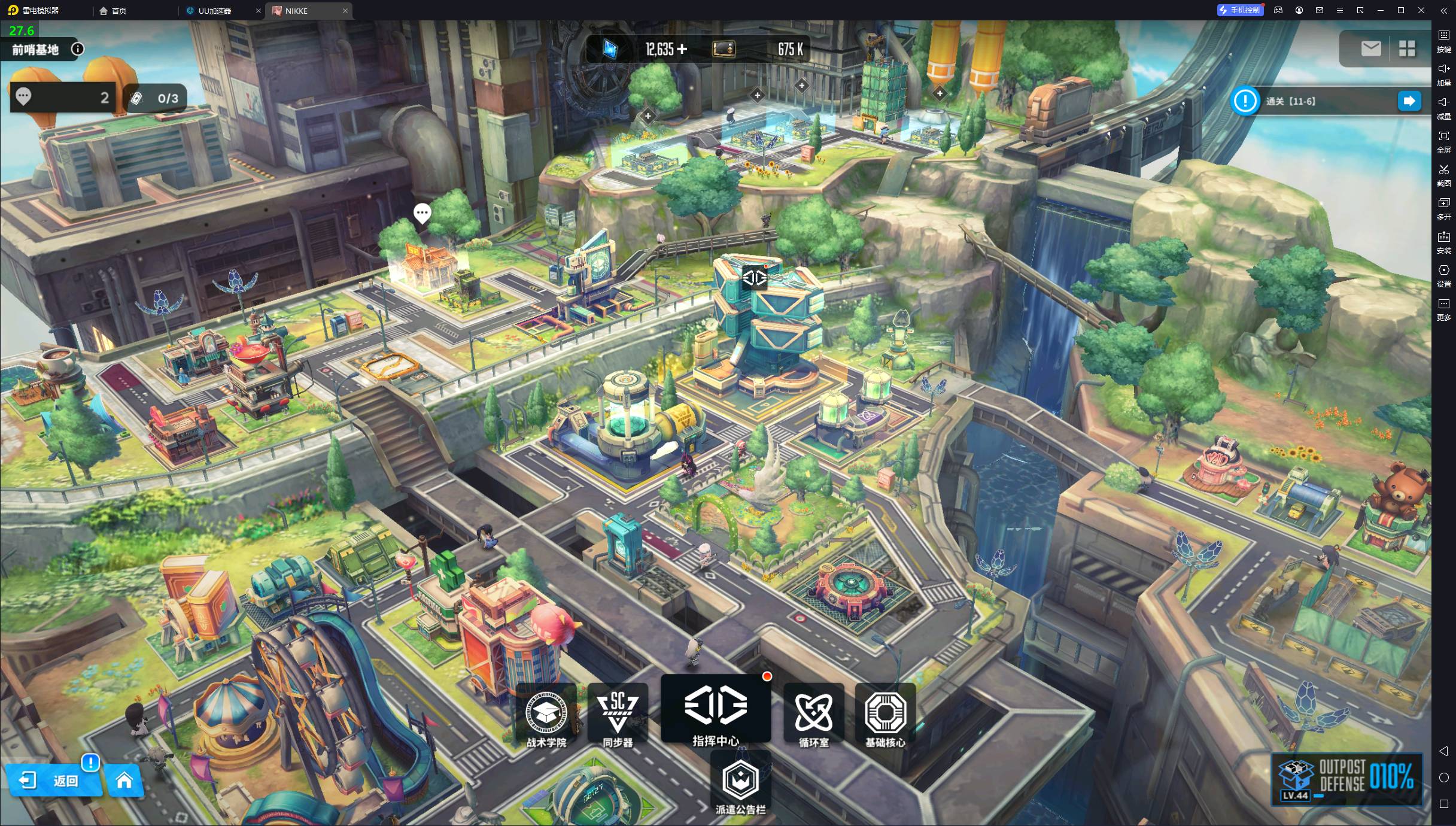
Task: Switch to the UU加速器 emulator tab
Action: tap(215, 11)
